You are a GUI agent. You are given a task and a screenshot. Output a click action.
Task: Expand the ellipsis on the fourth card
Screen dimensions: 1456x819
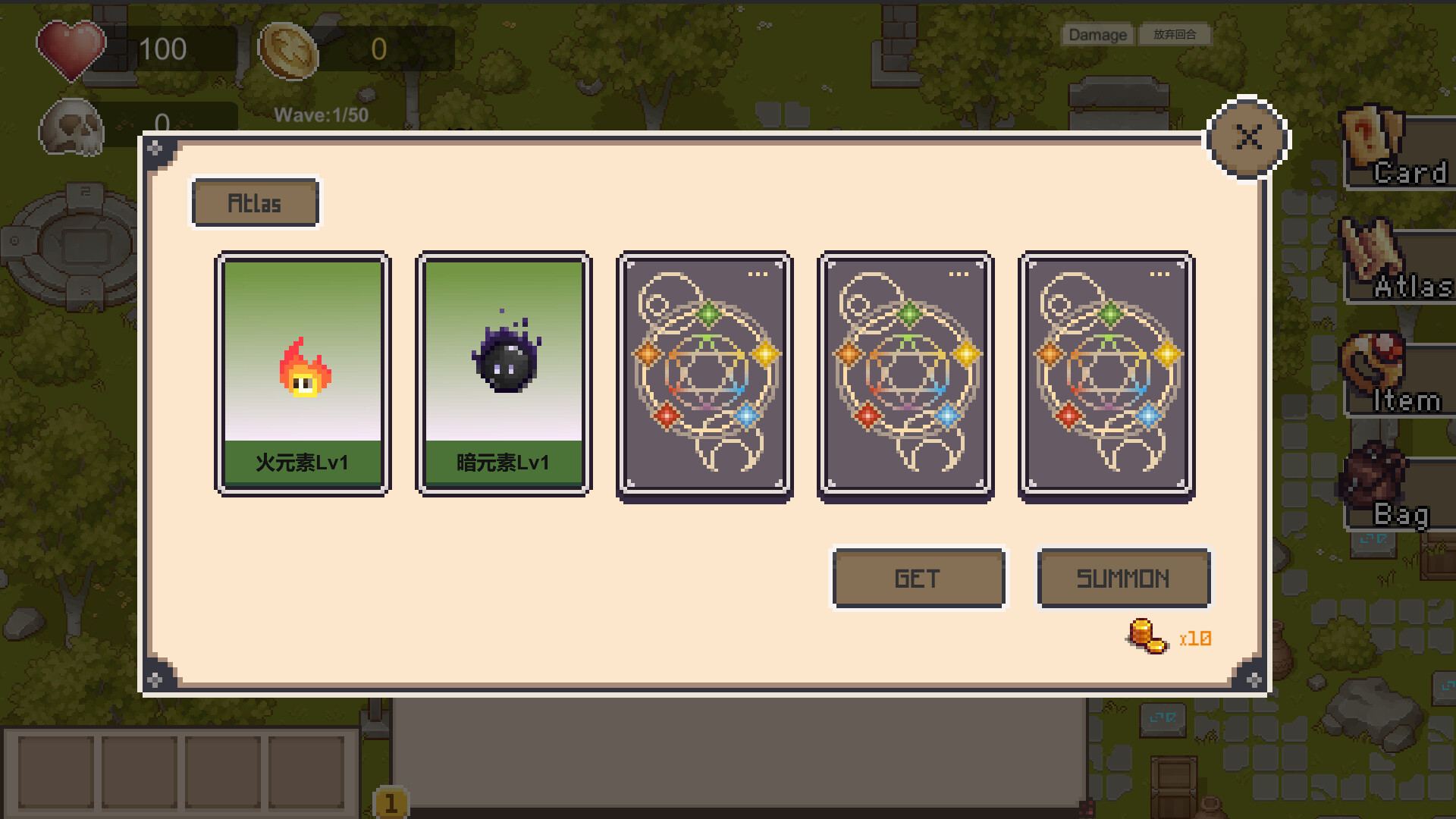point(959,275)
